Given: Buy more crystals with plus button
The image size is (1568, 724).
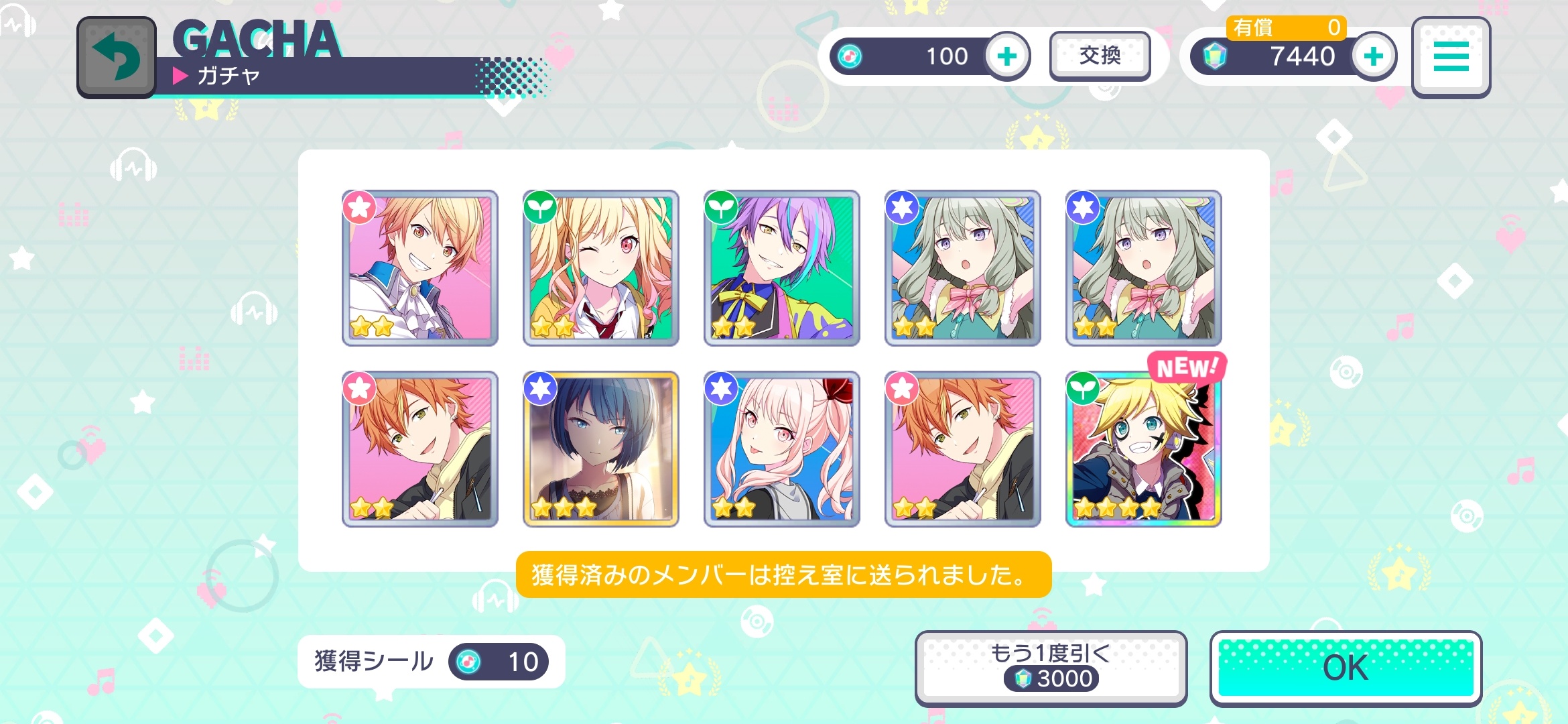Looking at the screenshot, I should (1373, 56).
